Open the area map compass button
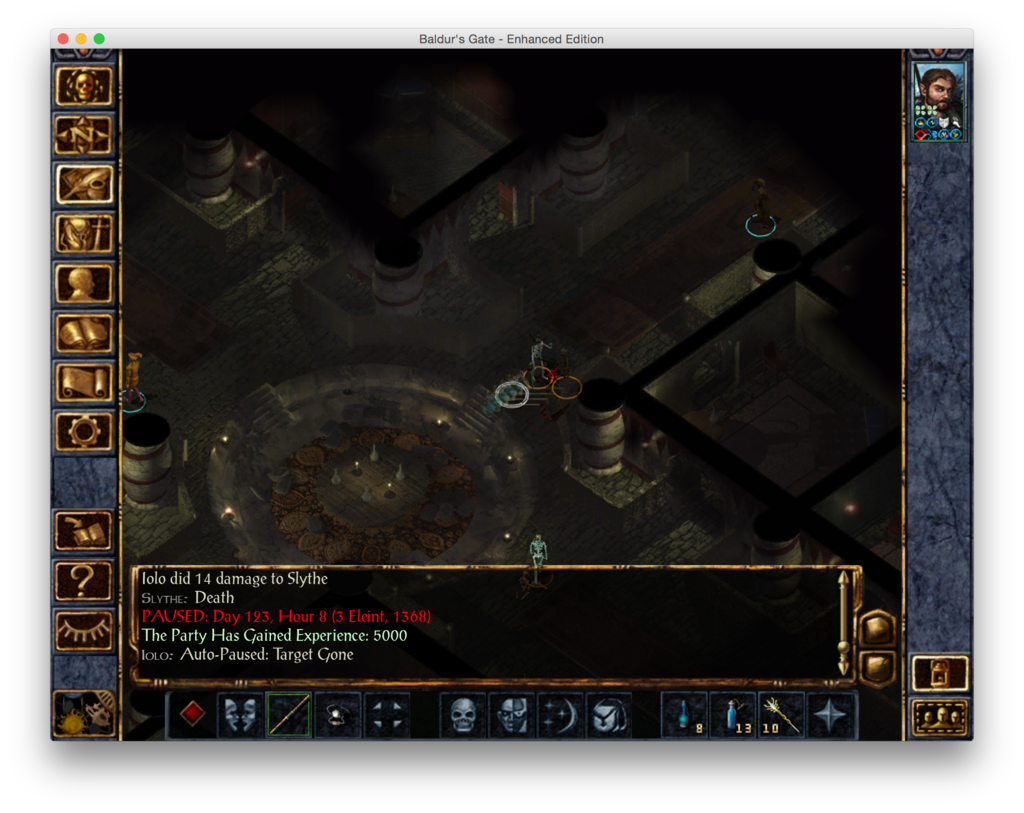 click(84, 135)
